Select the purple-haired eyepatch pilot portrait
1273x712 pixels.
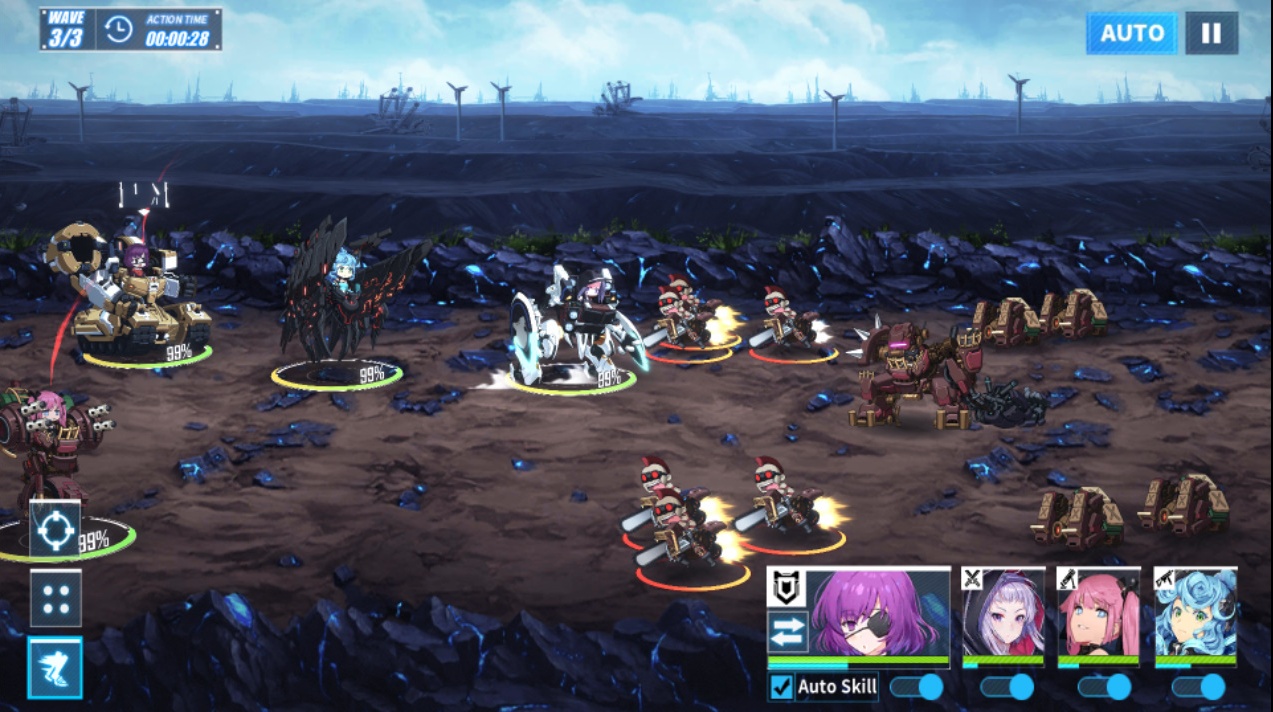coord(879,613)
